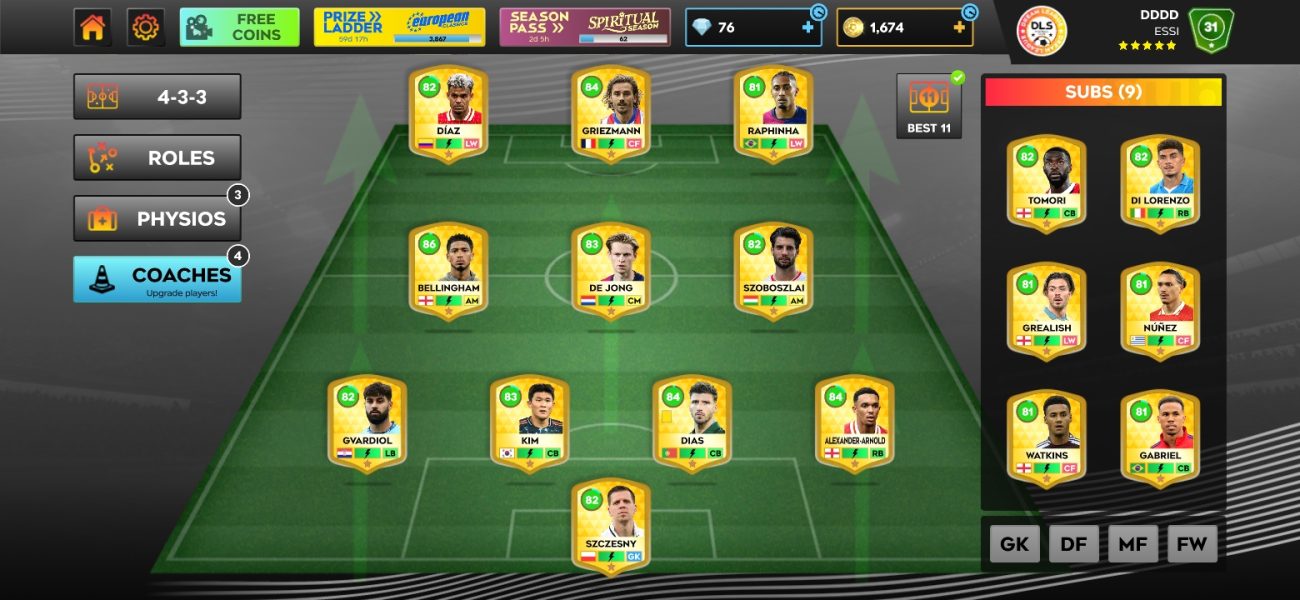The image size is (1300, 600).
Task: Auto-select the Best 11 lineup
Action: (x=928, y=106)
